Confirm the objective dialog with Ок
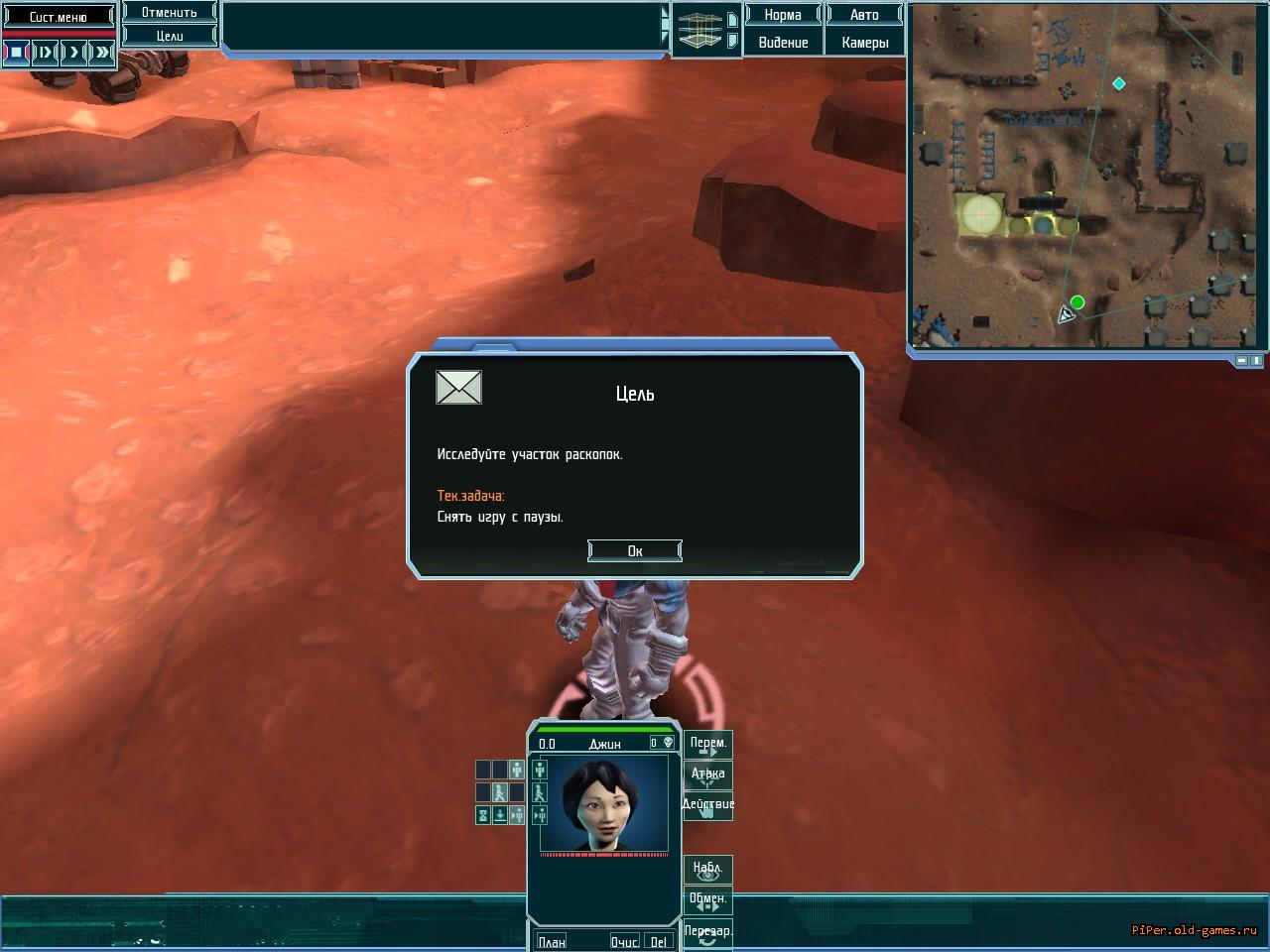The width and height of the screenshot is (1270, 952). (x=634, y=550)
